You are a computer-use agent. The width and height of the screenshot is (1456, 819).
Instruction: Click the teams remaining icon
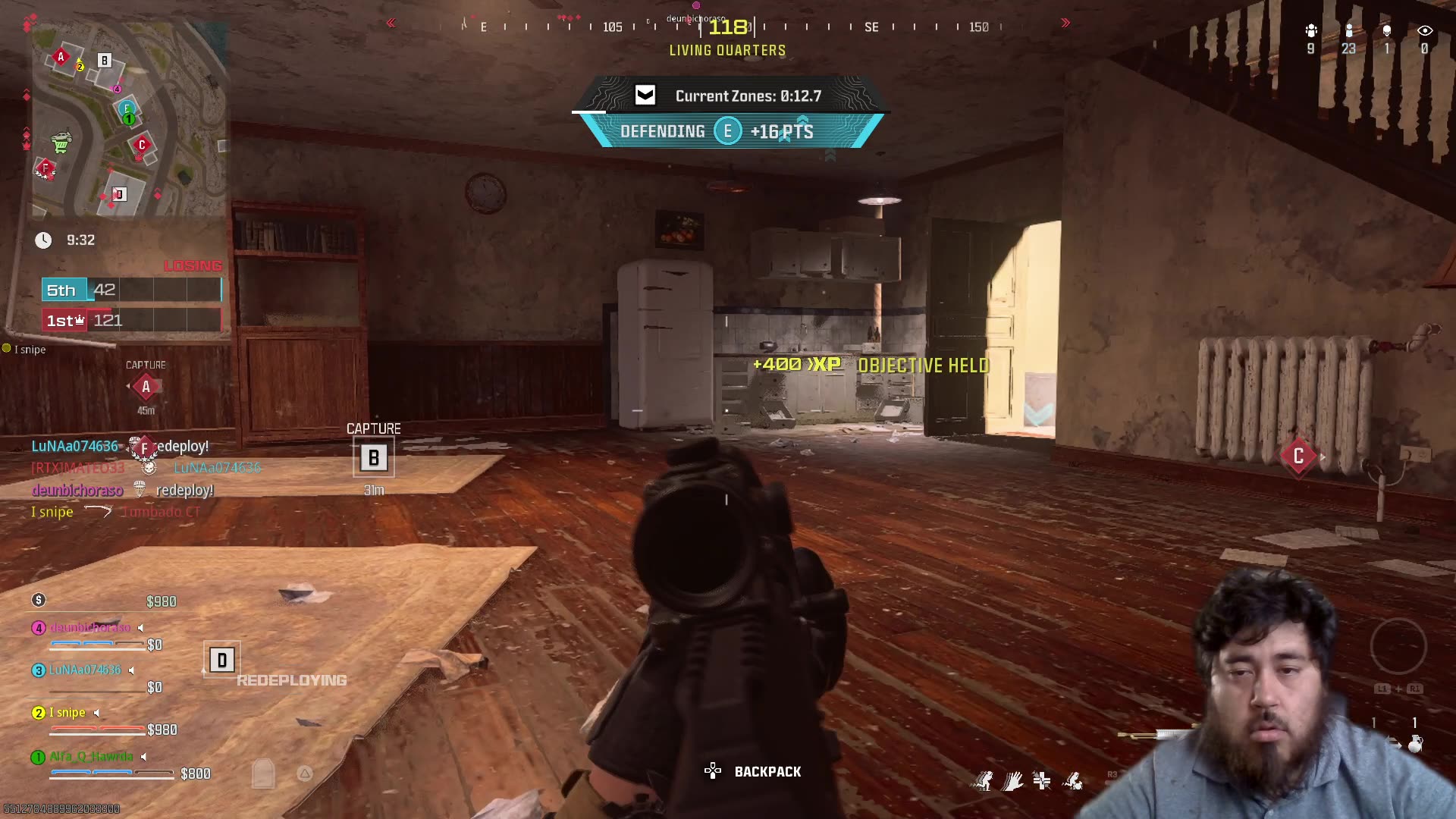pos(1311,31)
